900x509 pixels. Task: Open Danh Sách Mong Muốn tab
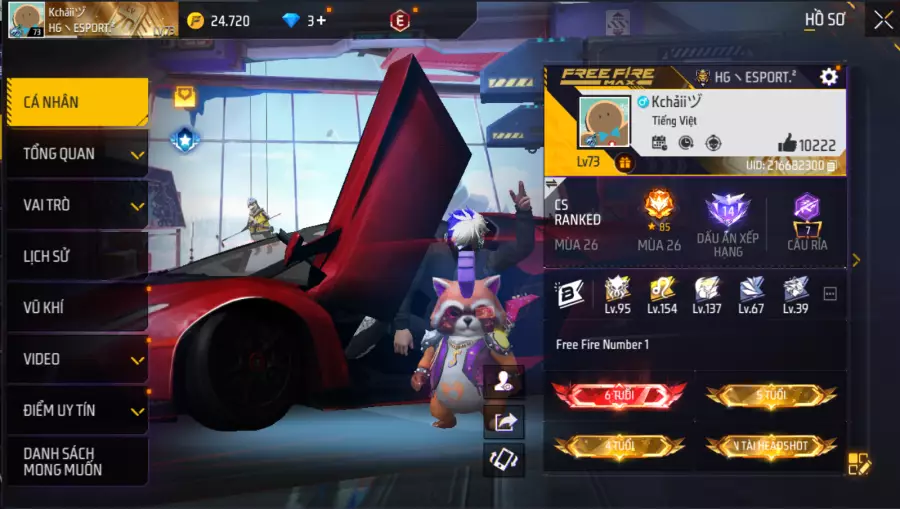[76, 461]
